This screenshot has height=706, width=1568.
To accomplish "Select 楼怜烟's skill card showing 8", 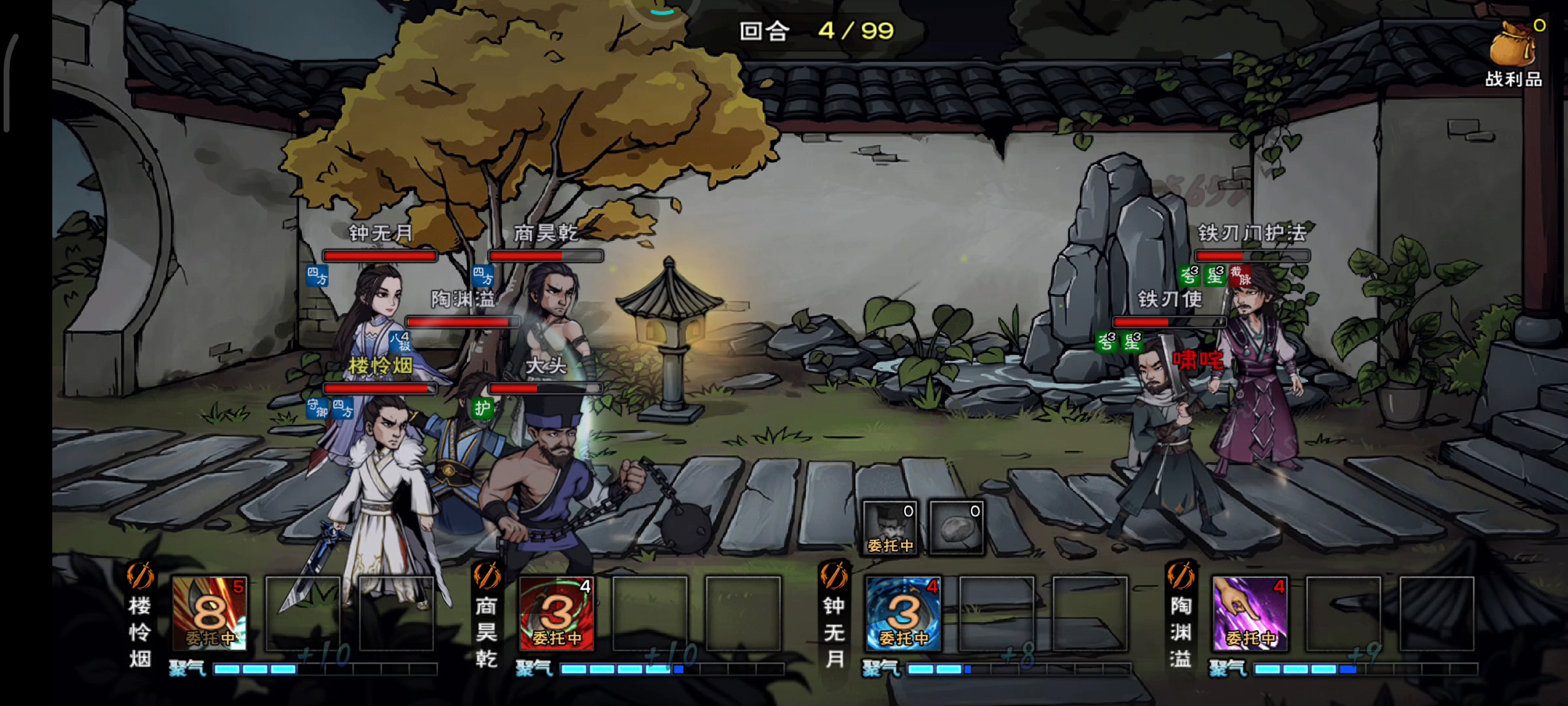I will click(209, 613).
